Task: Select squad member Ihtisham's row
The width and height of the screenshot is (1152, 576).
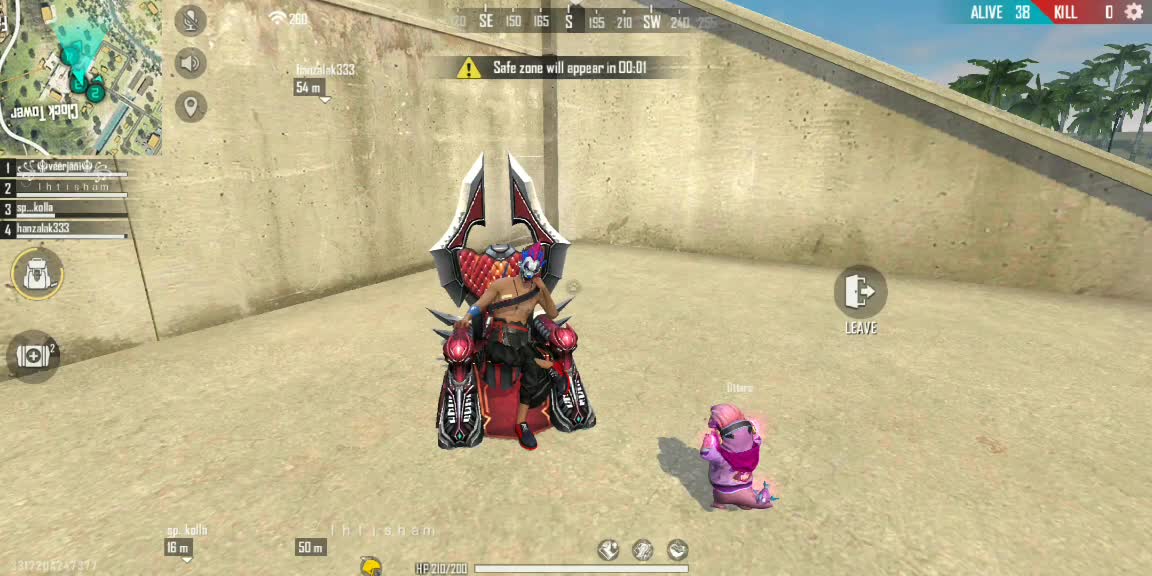Action: (66, 188)
